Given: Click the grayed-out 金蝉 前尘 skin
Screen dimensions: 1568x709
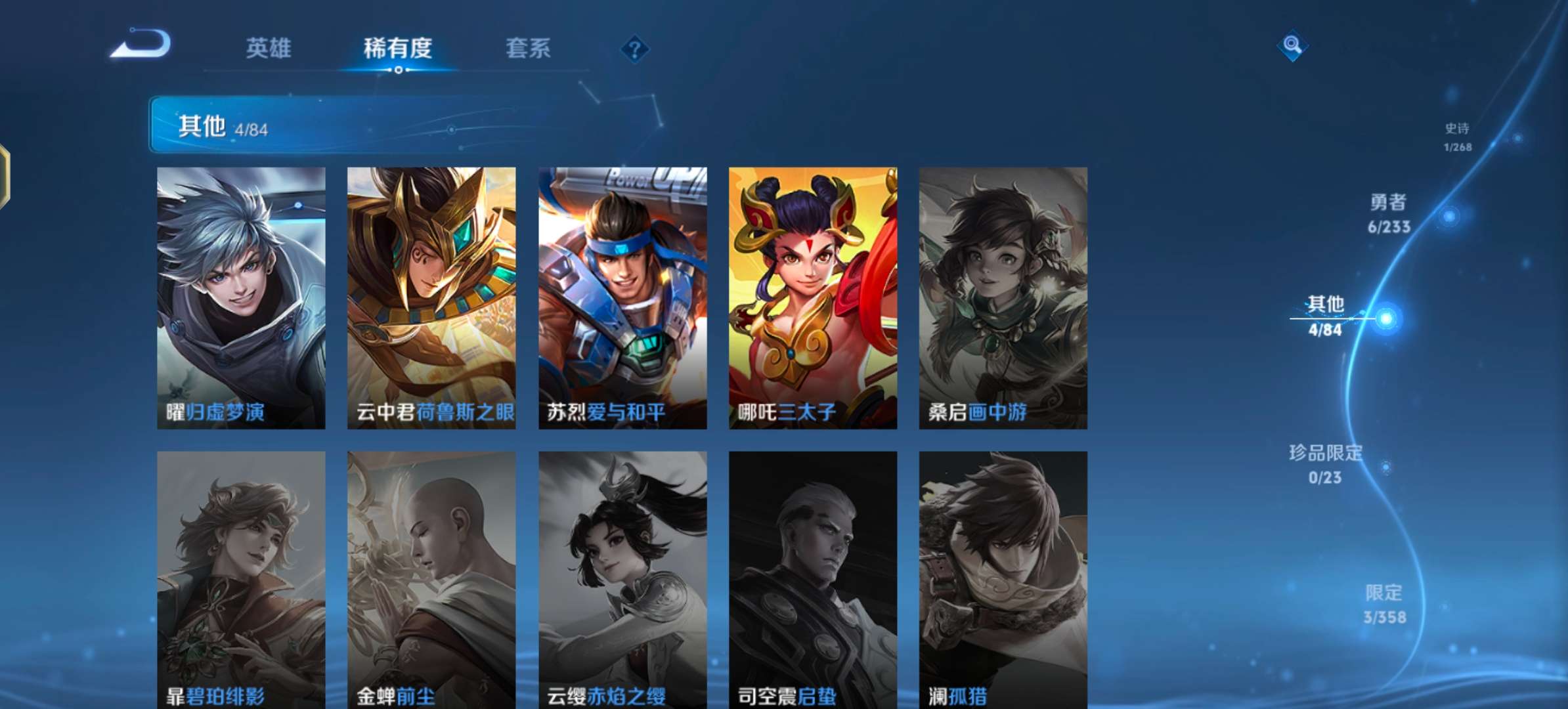Looking at the screenshot, I should tap(431, 578).
